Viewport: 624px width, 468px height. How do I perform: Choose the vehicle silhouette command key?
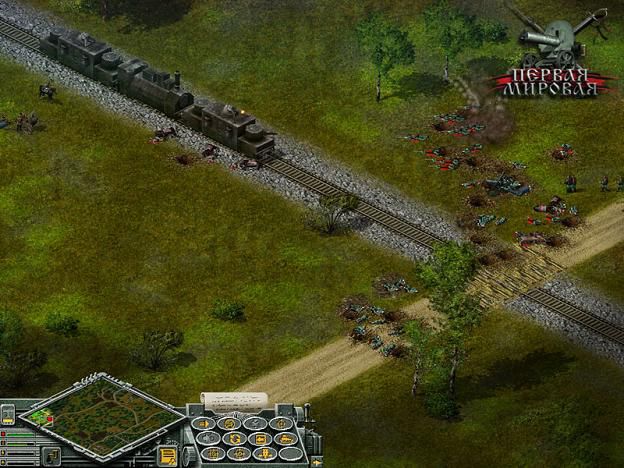tap(286, 438)
